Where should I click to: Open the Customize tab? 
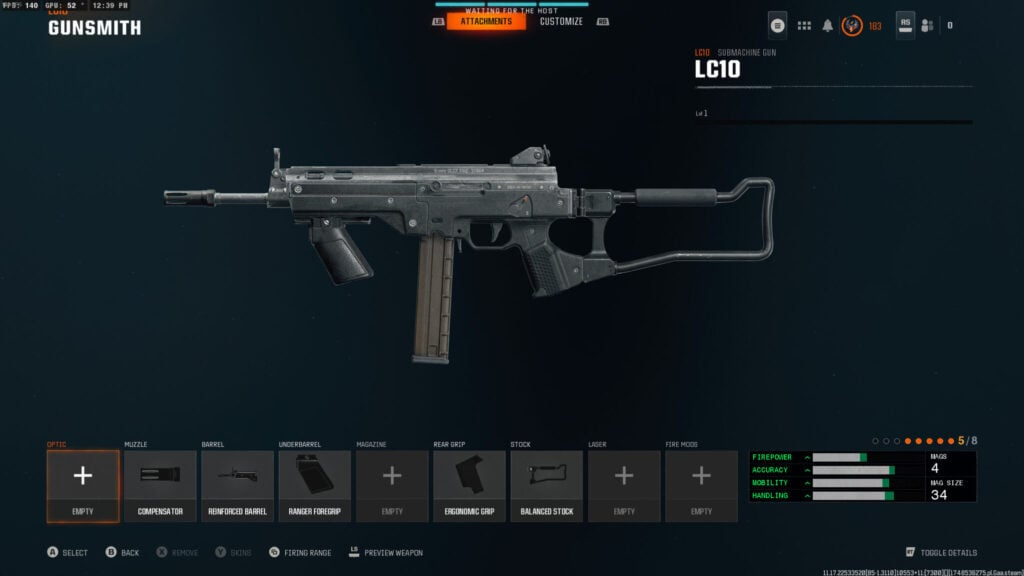click(561, 21)
